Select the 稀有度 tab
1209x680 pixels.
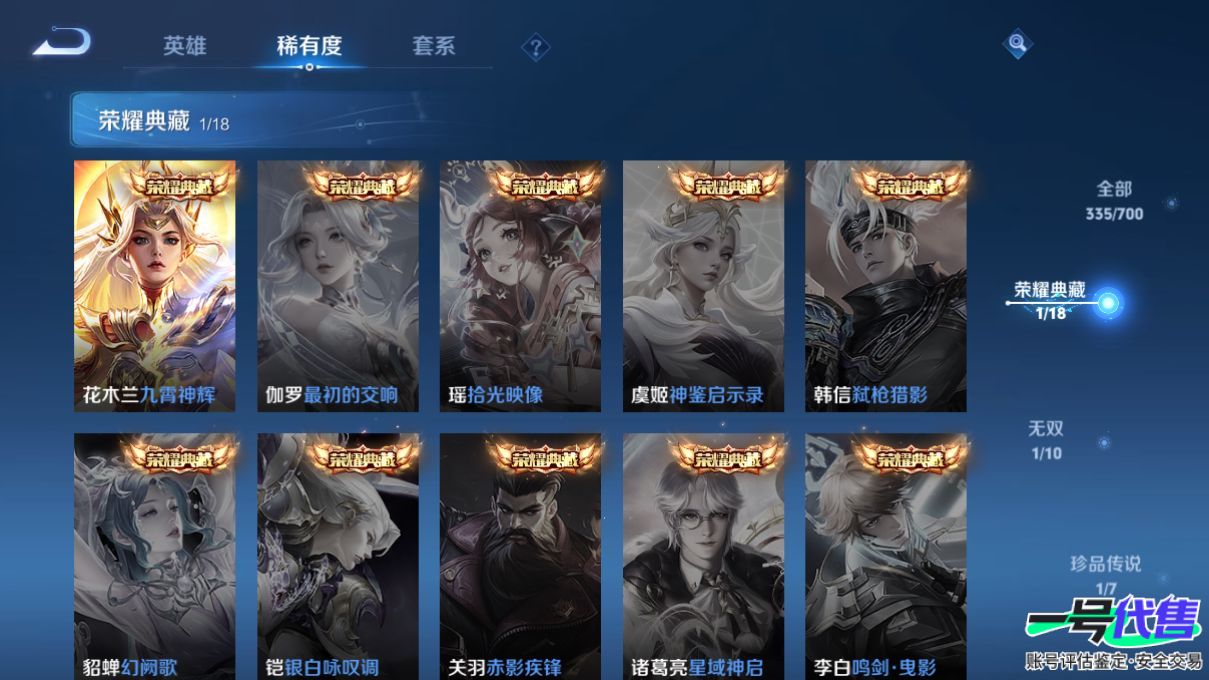pos(309,46)
